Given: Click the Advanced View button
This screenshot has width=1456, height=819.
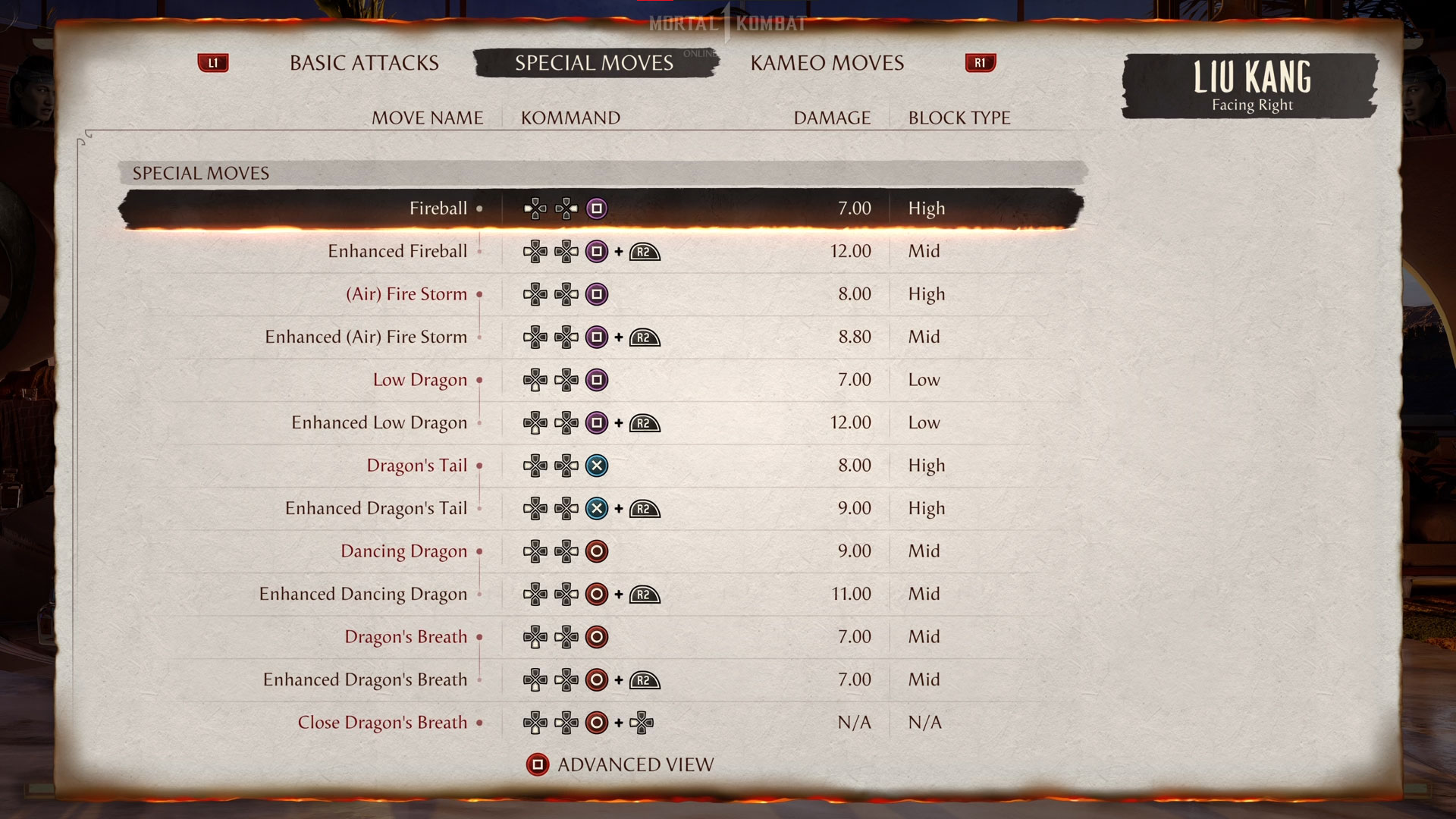Looking at the screenshot, I should [x=635, y=764].
